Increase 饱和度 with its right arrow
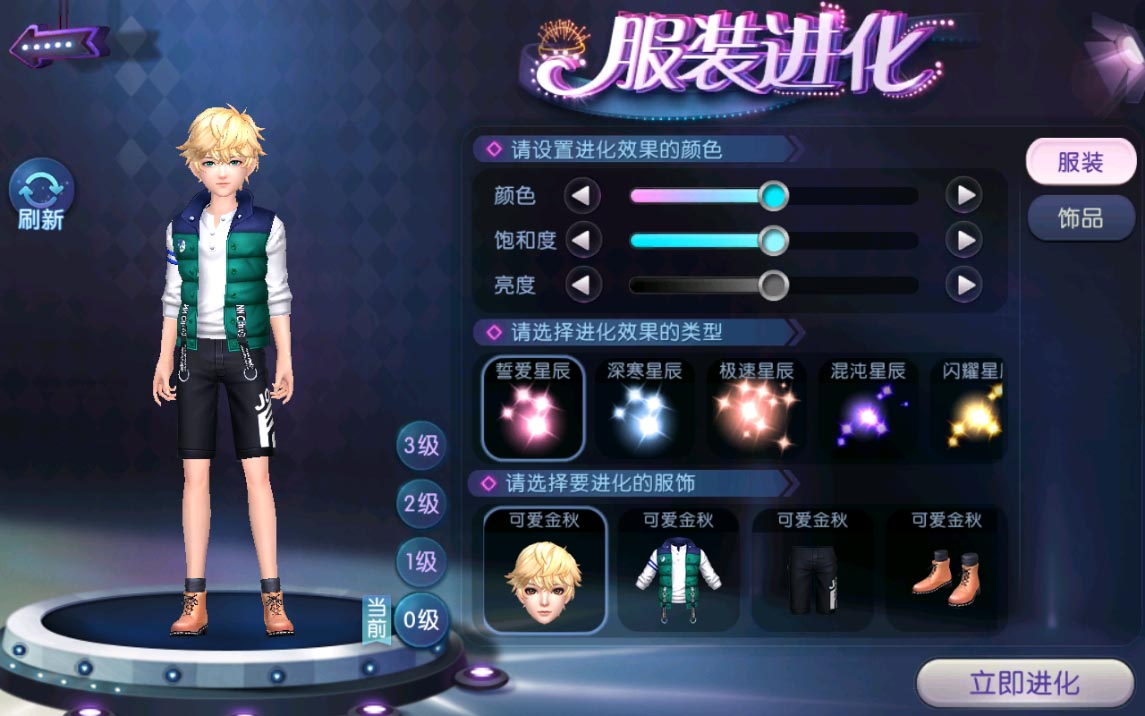This screenshot has height=716, width=1145. (963, 240)
